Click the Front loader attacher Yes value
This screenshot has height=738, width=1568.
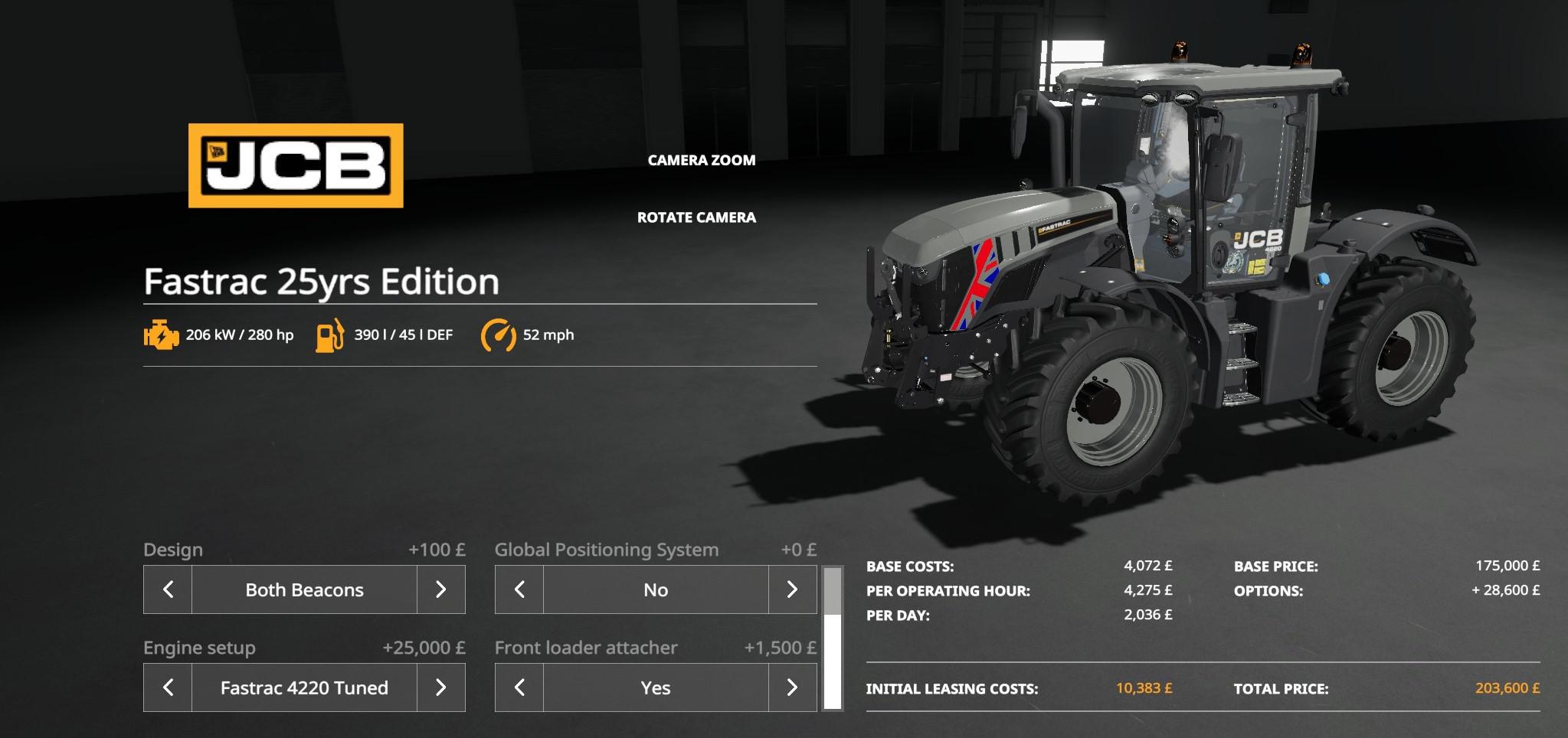coord(656,687)
